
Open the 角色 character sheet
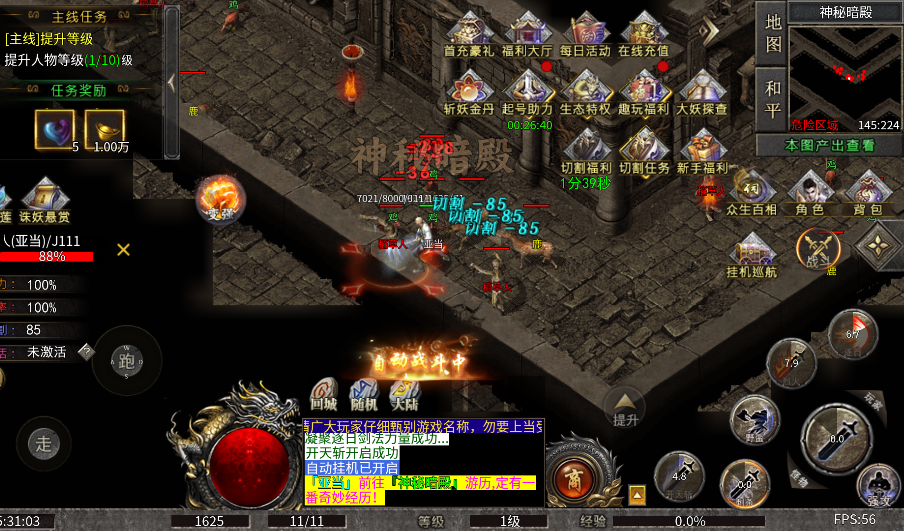click(809, 192)
